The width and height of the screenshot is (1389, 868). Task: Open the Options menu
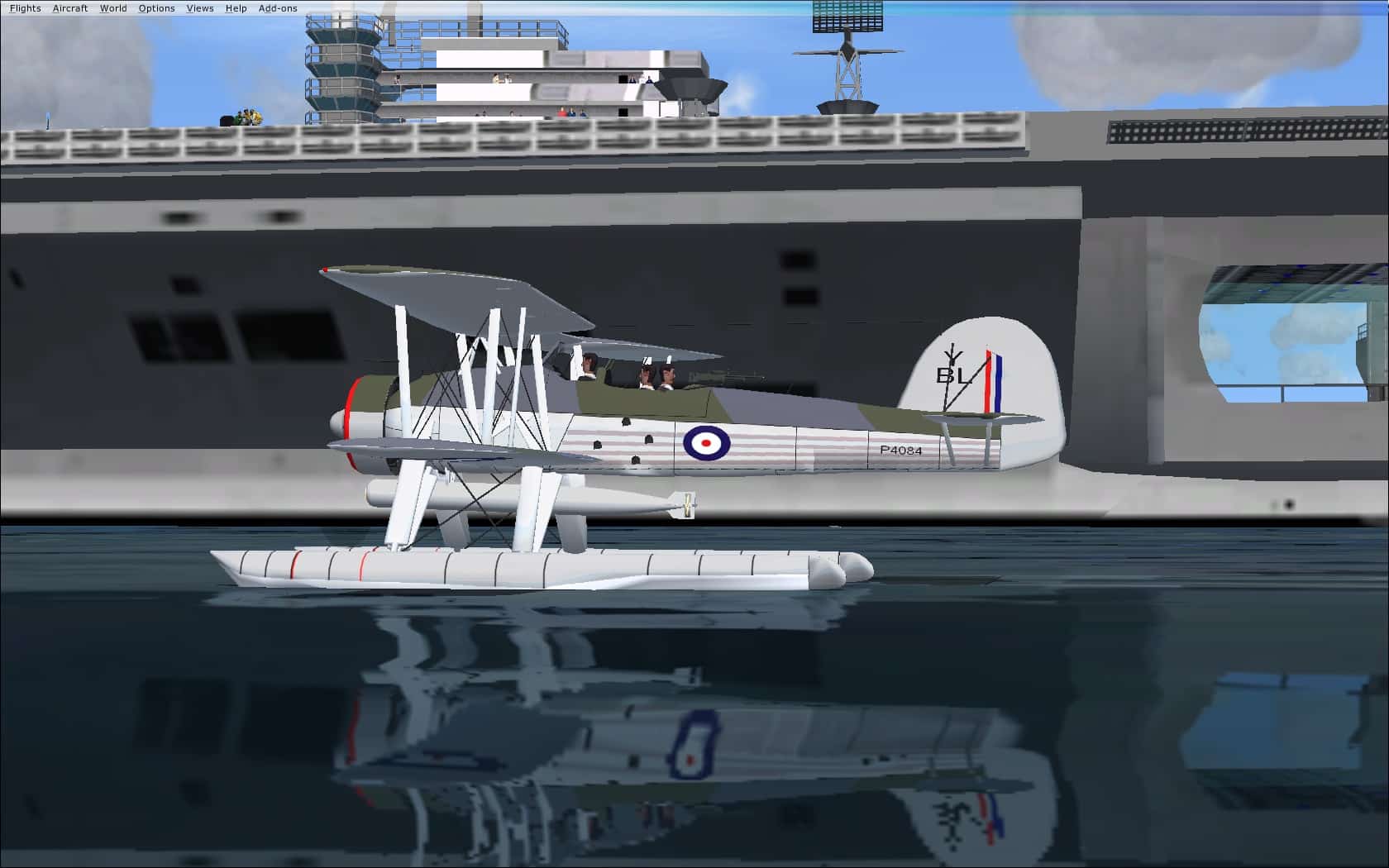(156, 7)
